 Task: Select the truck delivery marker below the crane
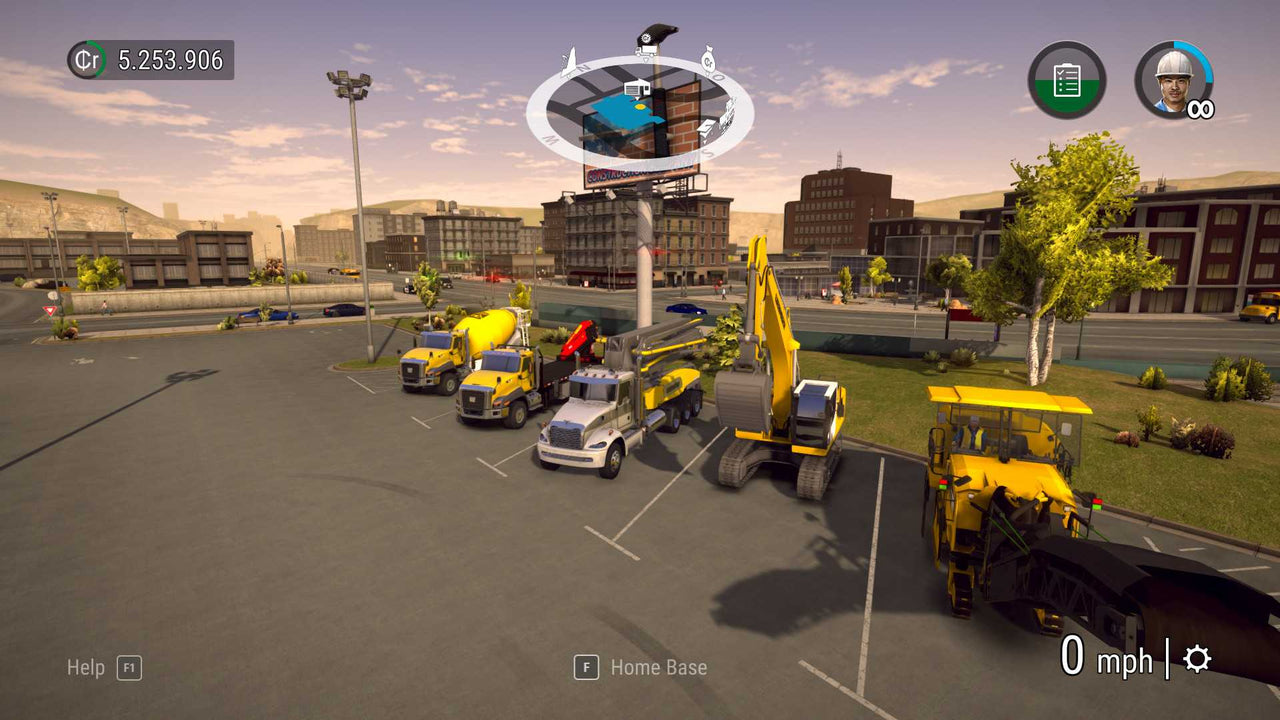tap(645, 51)
